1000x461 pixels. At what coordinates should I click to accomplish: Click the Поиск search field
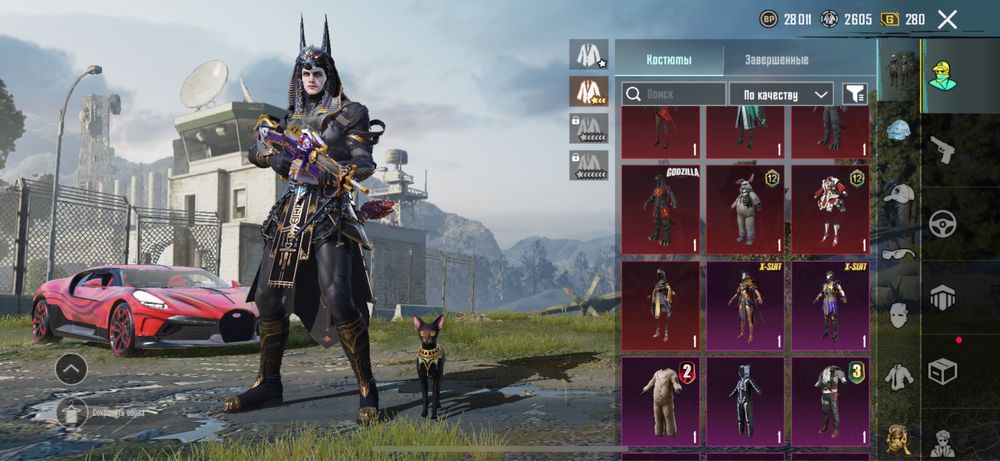pos(673,94)
